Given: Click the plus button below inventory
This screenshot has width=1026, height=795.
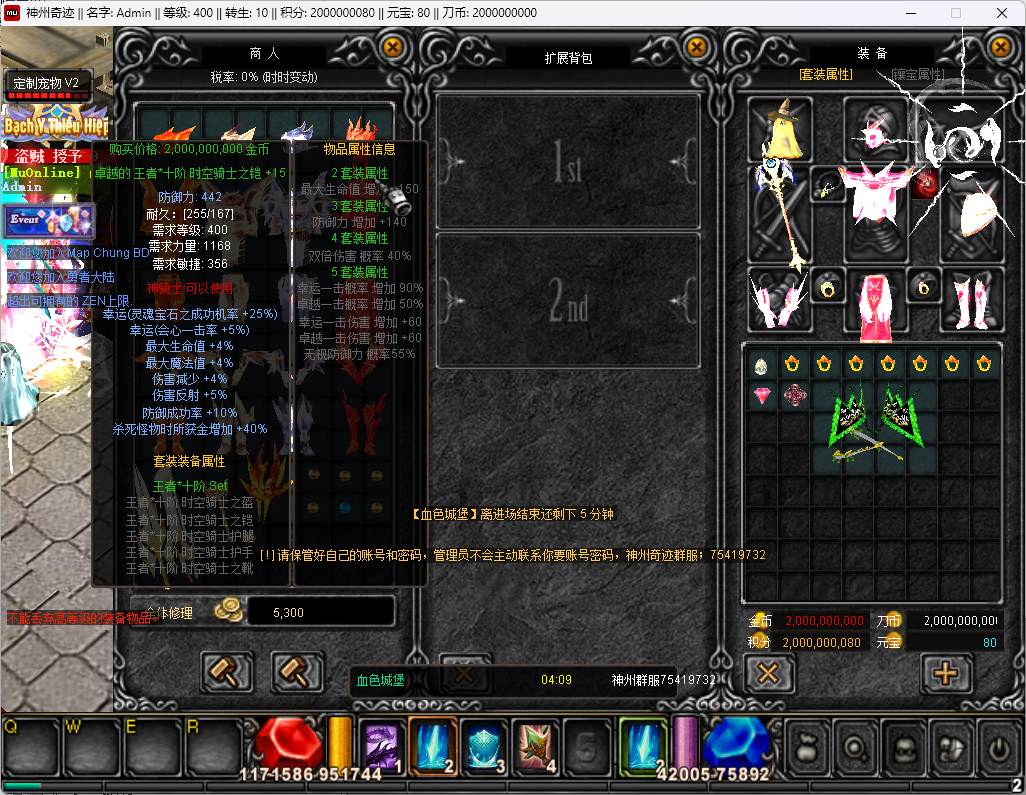Looking at the screenshot, I should pyautogui.click(x=944, y=673).
